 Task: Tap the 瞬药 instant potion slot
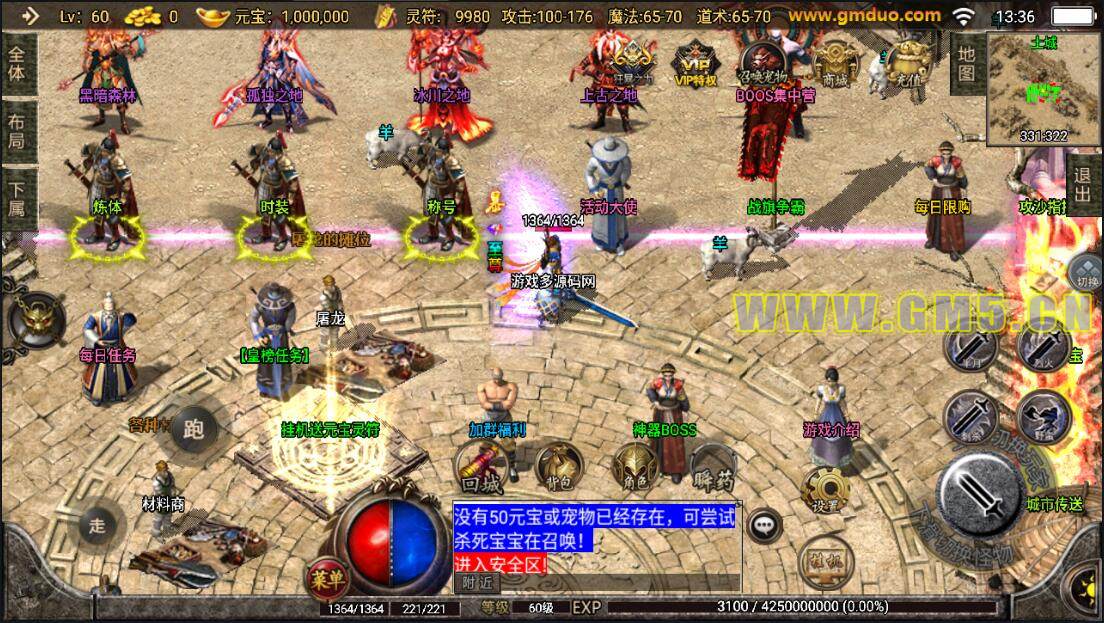pyautogui.click(x=712, y=466)
